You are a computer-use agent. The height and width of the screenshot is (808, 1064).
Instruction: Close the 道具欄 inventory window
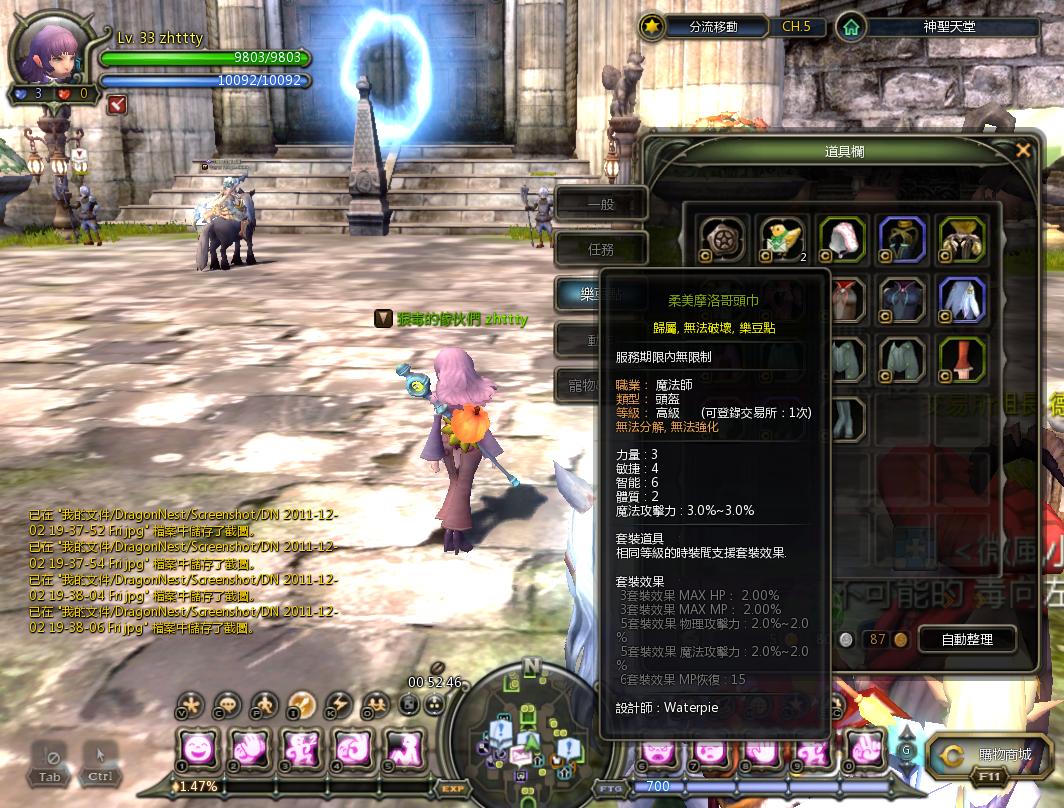pos(1022,151)
